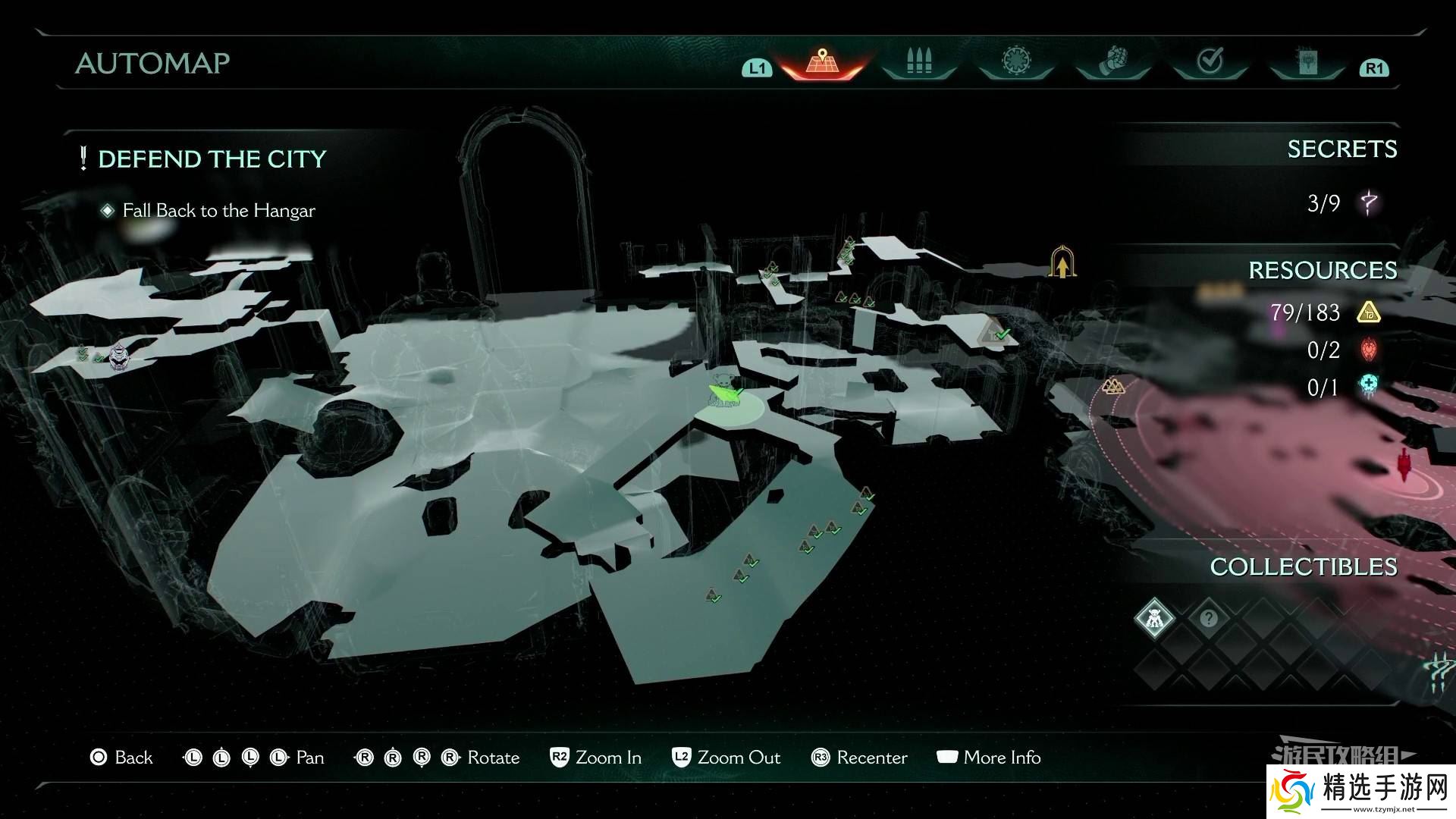The height and width of the screenshot is (819, 1456).
Task: Select the More Info option
Action: point(989,758)
